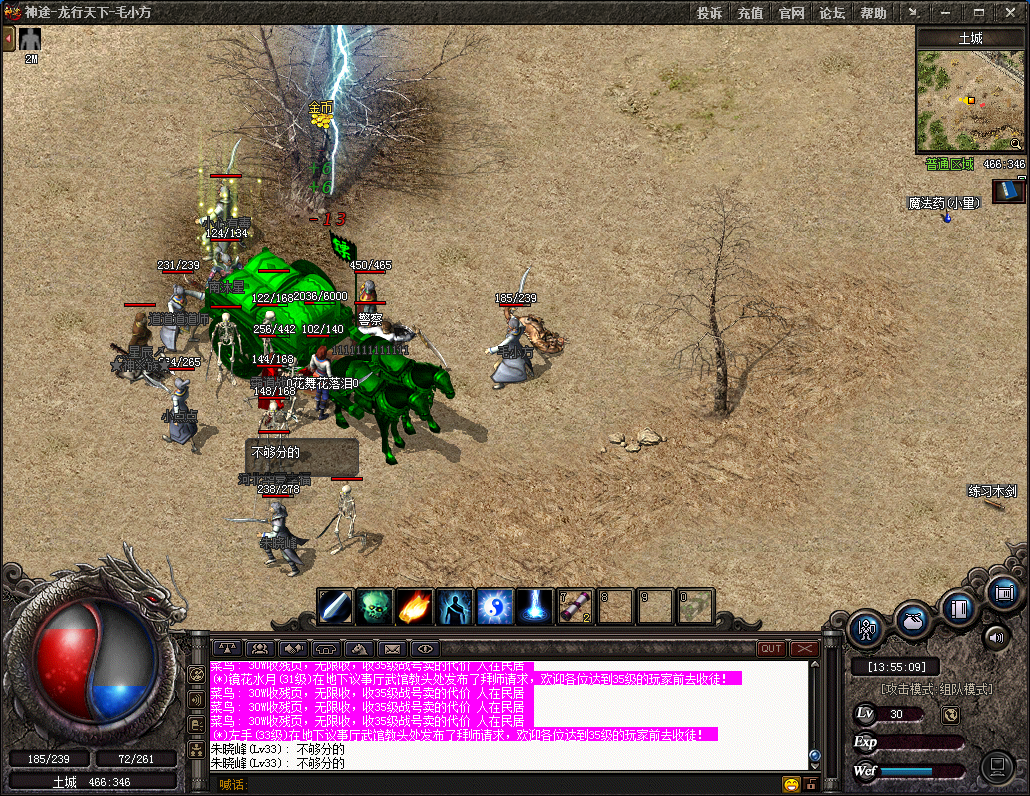This screenshot has height=796, width=1030.
Task: Click the 投诉 complaint button
Action: click(x=710, y=13)
